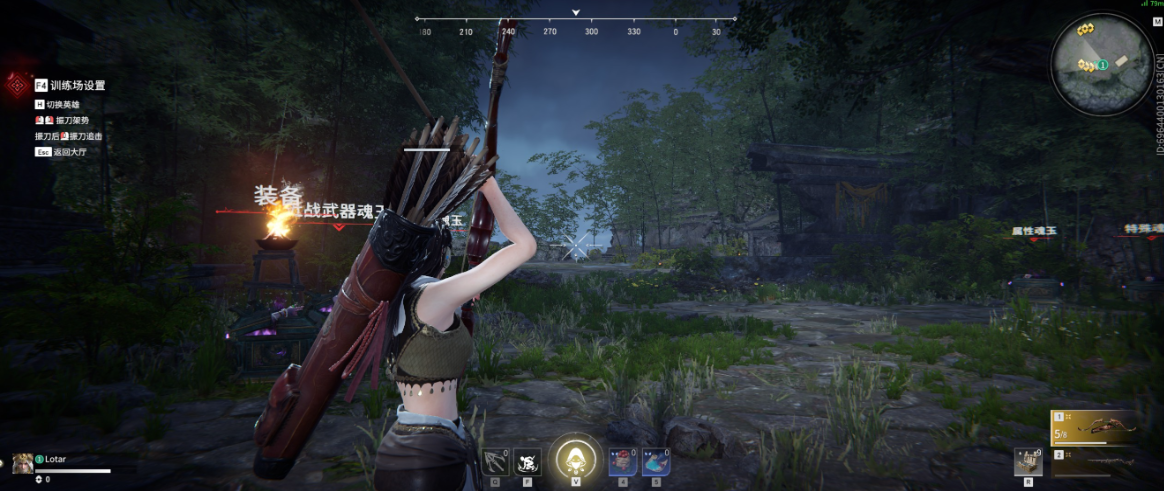Use the repair kit box item
This screenshot has height=491, width=1164.
(x=1027, y=460)
